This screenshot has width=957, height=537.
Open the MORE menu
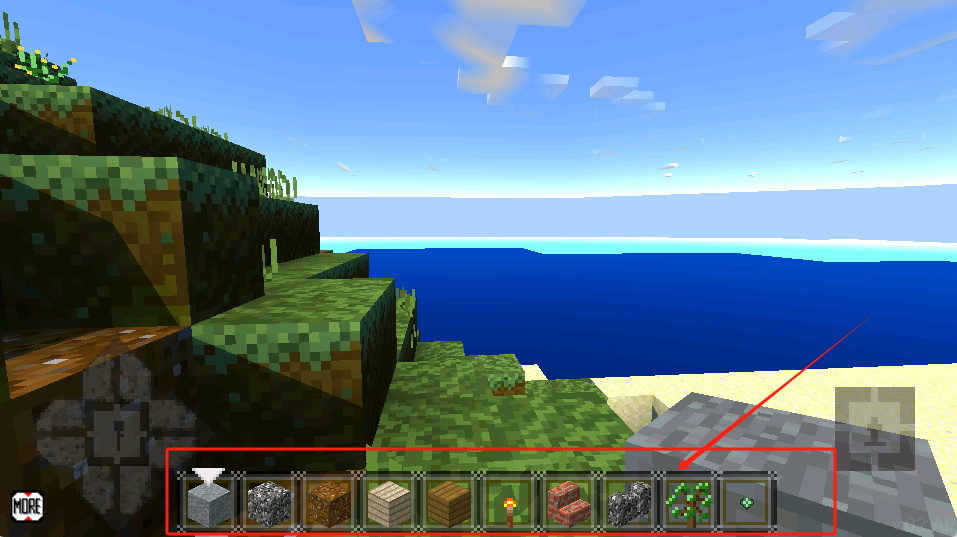tap(27, 505)
